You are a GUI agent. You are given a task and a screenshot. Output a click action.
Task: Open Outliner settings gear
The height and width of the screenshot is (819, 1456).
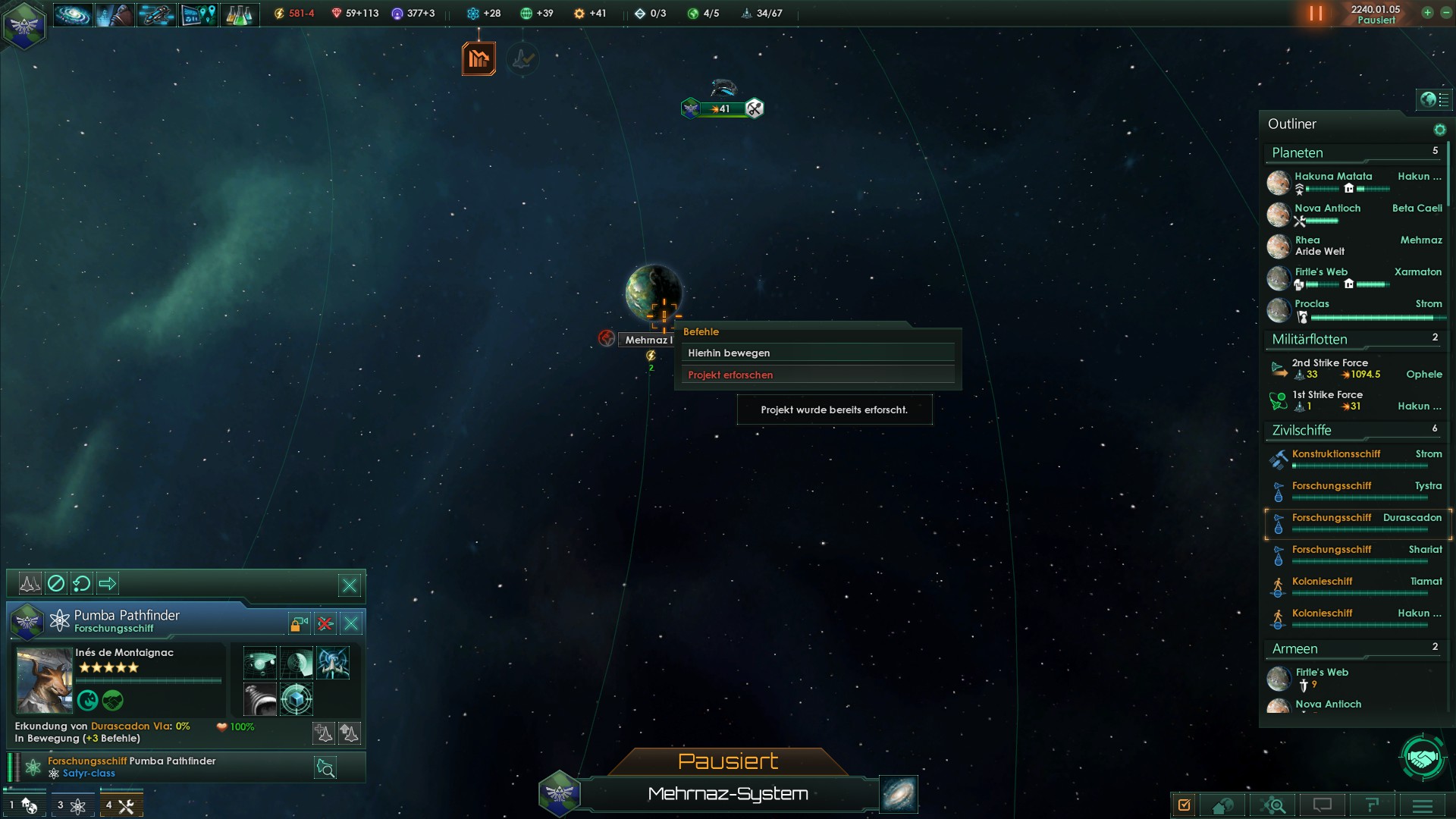[1439, 130]
